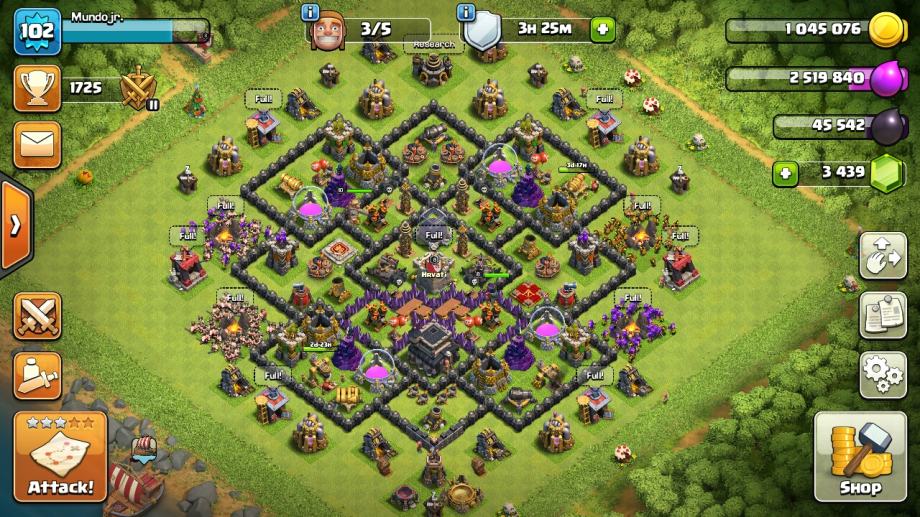This screenshot has height=517, width=920.
Task: Open the settings gears button
Action: point(882,375)
